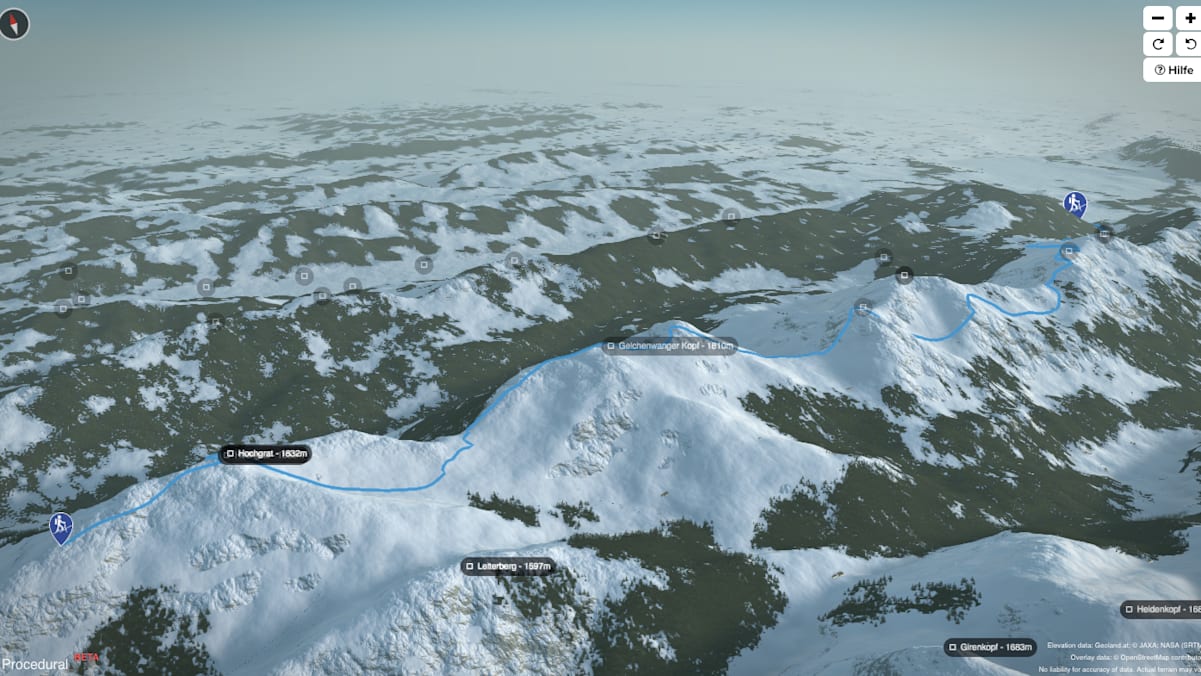Select the Gelchenwanger Kopf peak label

(x=670, y=346)
